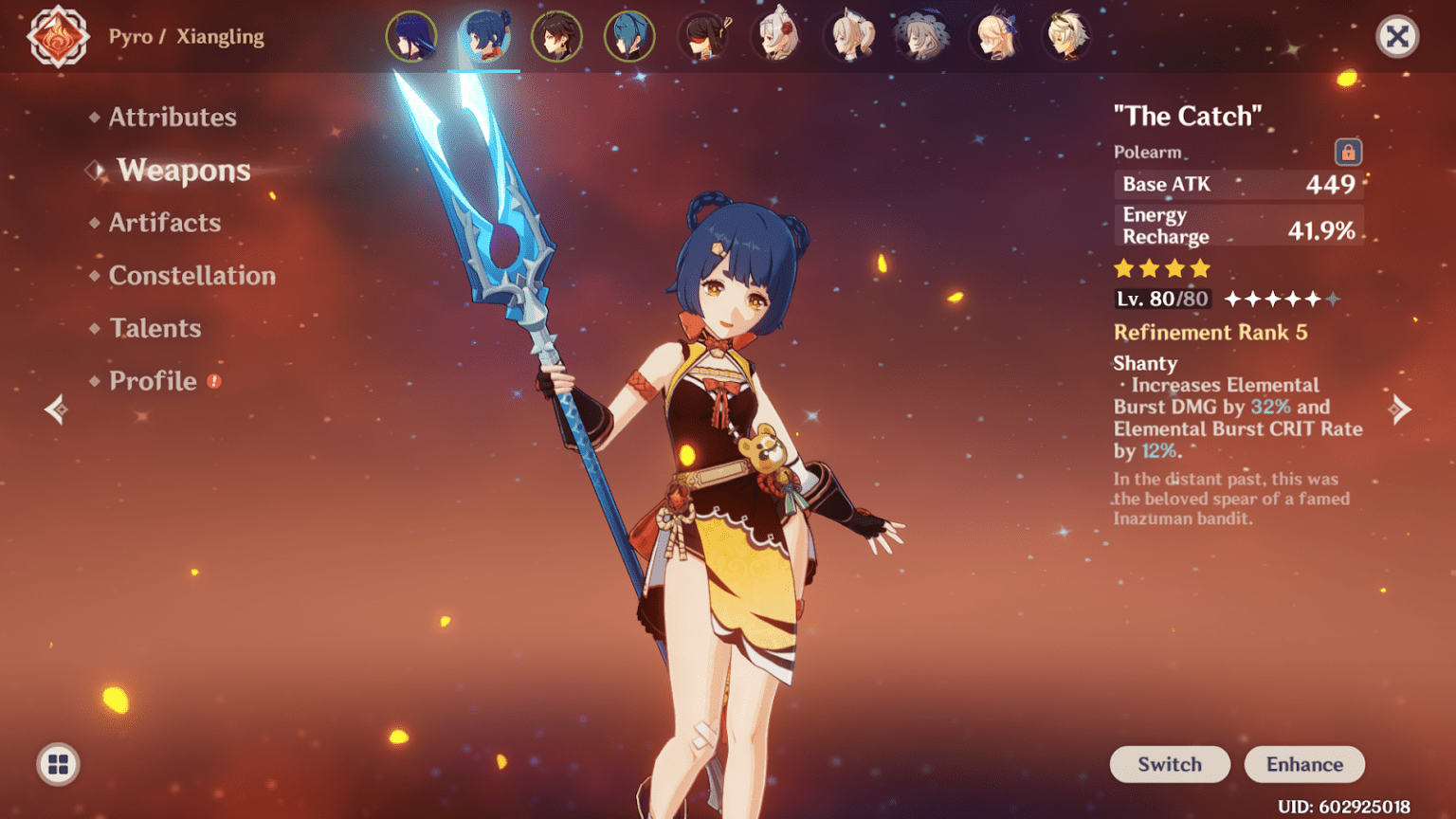Image resolution: width=1456 pixels, height=819 pixels.
Task: Switch to silver-haired Noelle's portrait
Action: (777, 37)
